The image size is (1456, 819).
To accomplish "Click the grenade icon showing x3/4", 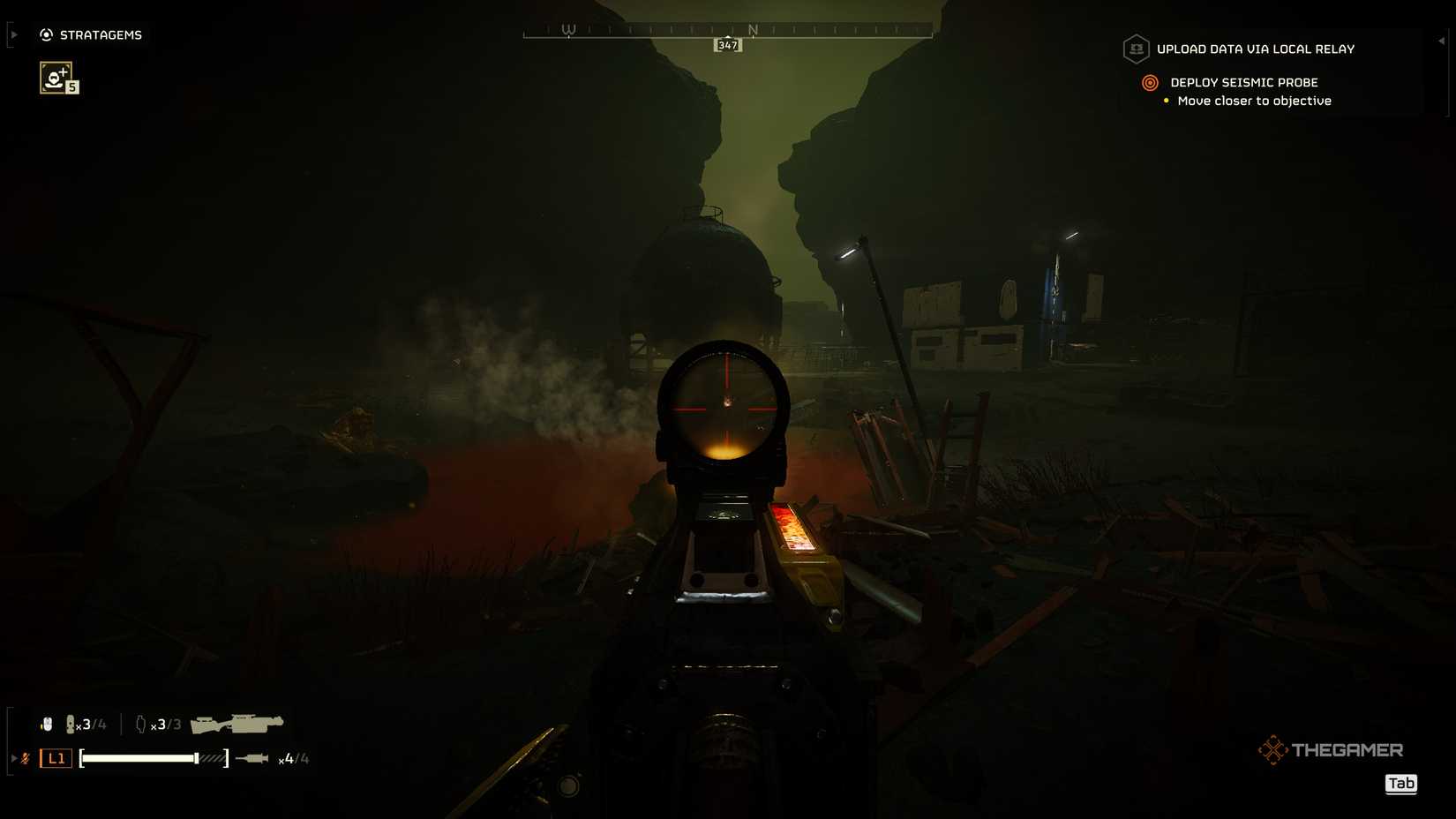I will click(71, 724).
